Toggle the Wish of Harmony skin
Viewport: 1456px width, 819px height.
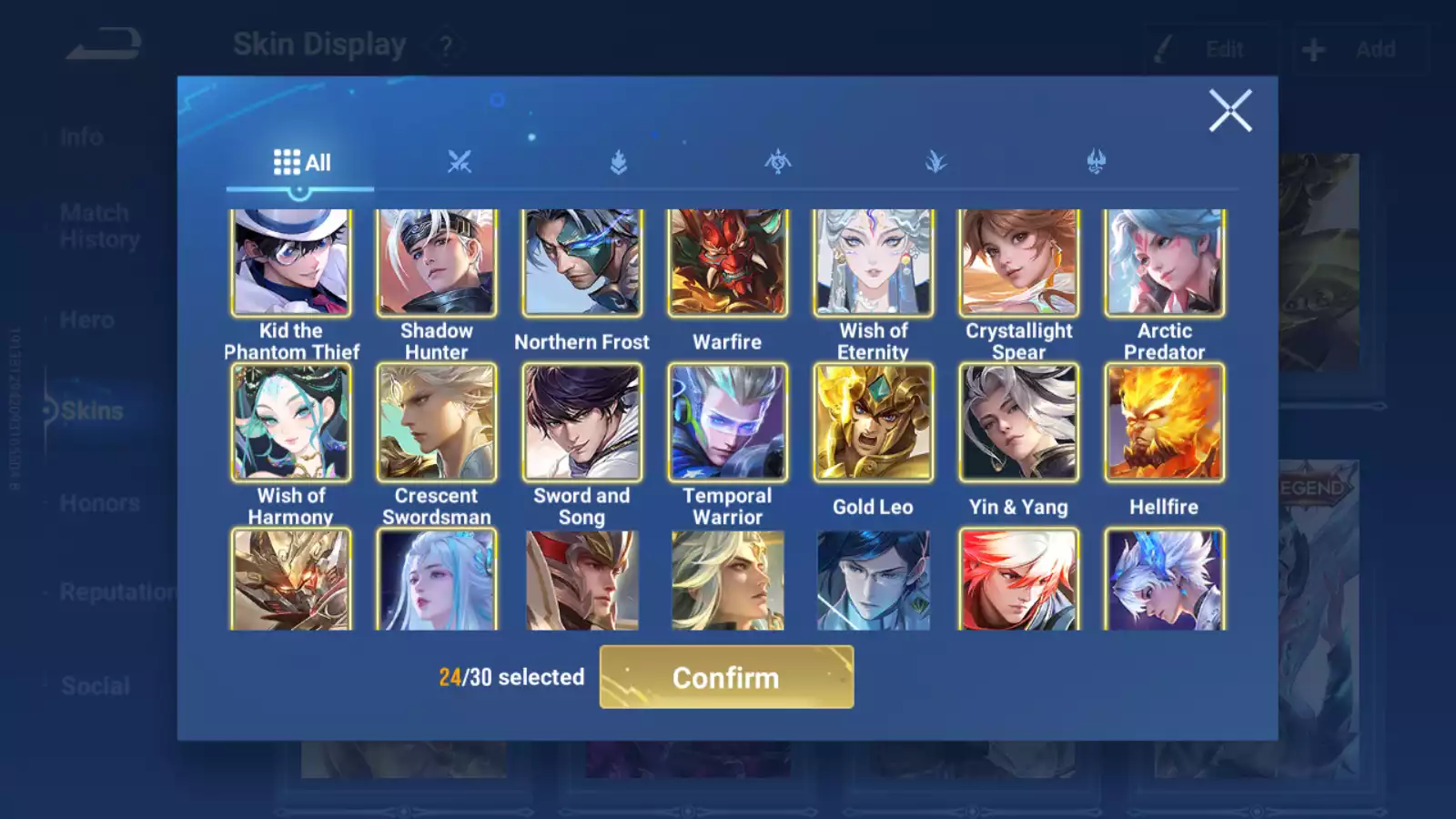click(291, 422)
